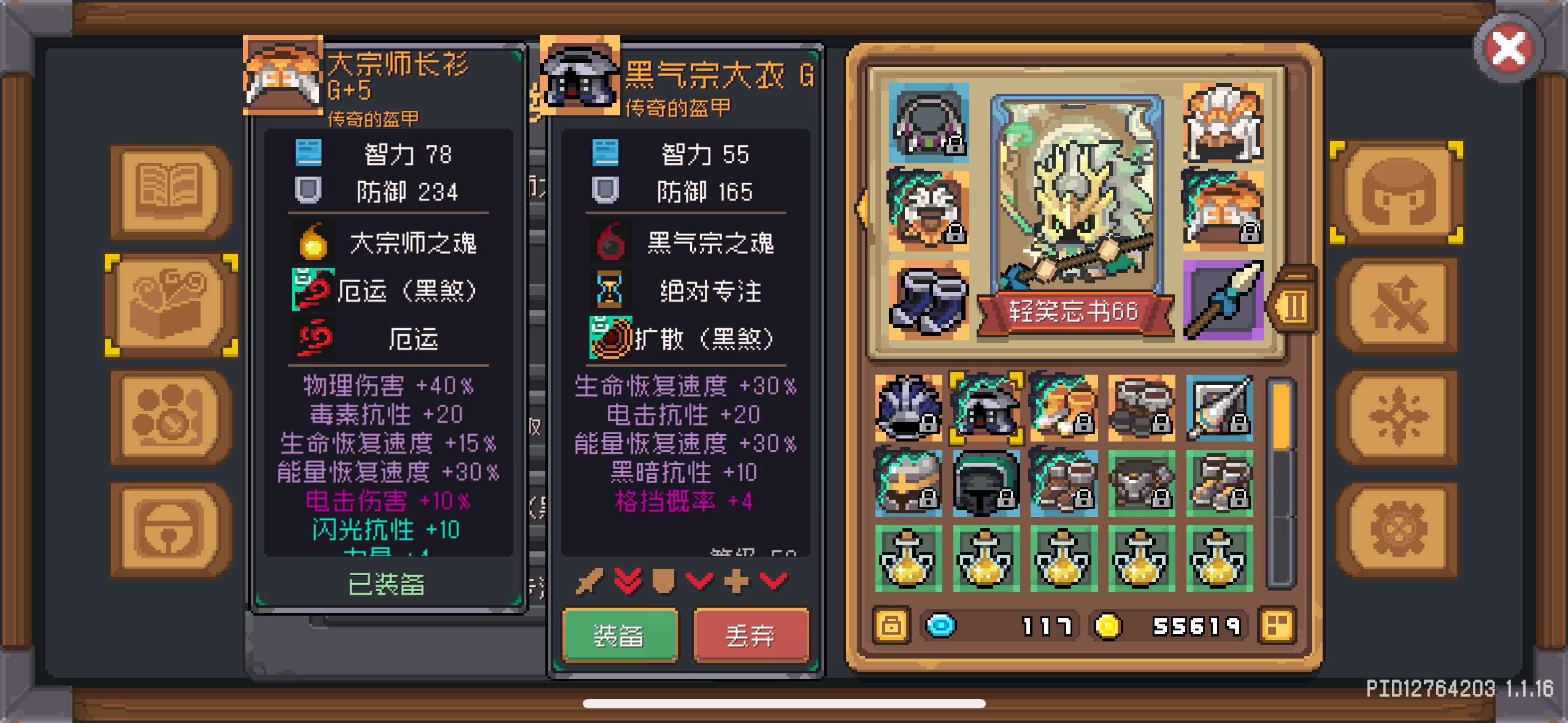Toggle the lock button below the inventory grid
1568x723 pixels.
point(891,625)
